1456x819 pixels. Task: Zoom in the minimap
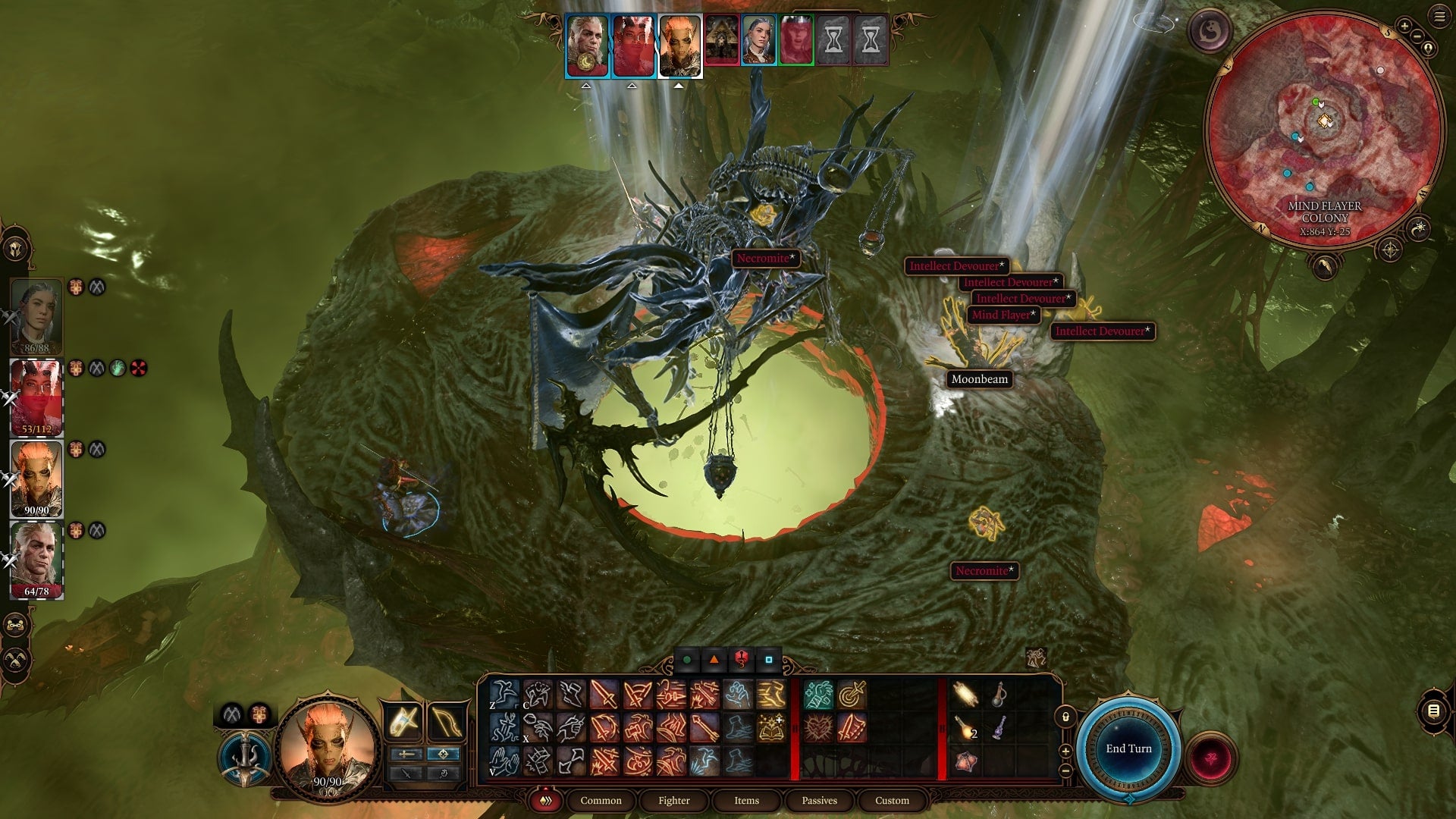1404,27
